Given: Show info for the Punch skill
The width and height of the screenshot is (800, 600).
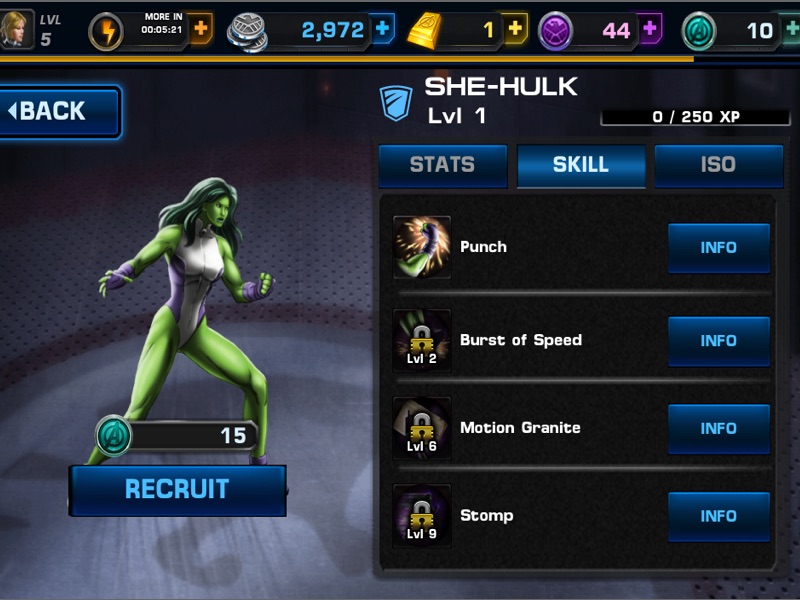Looking at the screenshot, I should (718, 248).
